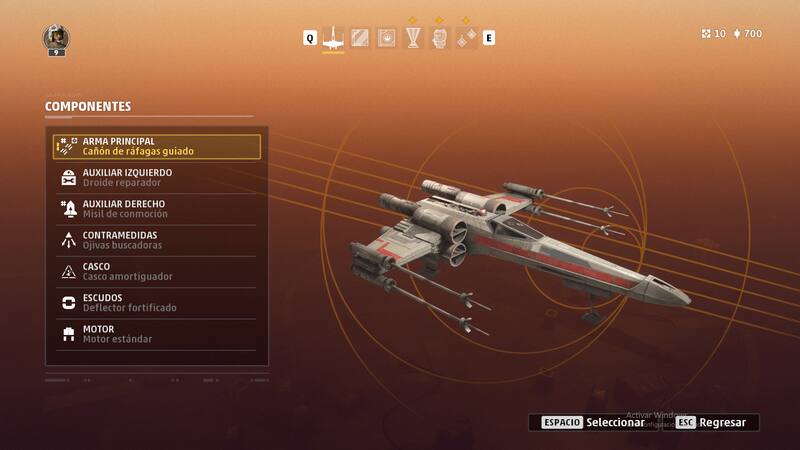
Task: Open AUXILIAR IZQUIERDO repair droid component
Action: point(157,178)
